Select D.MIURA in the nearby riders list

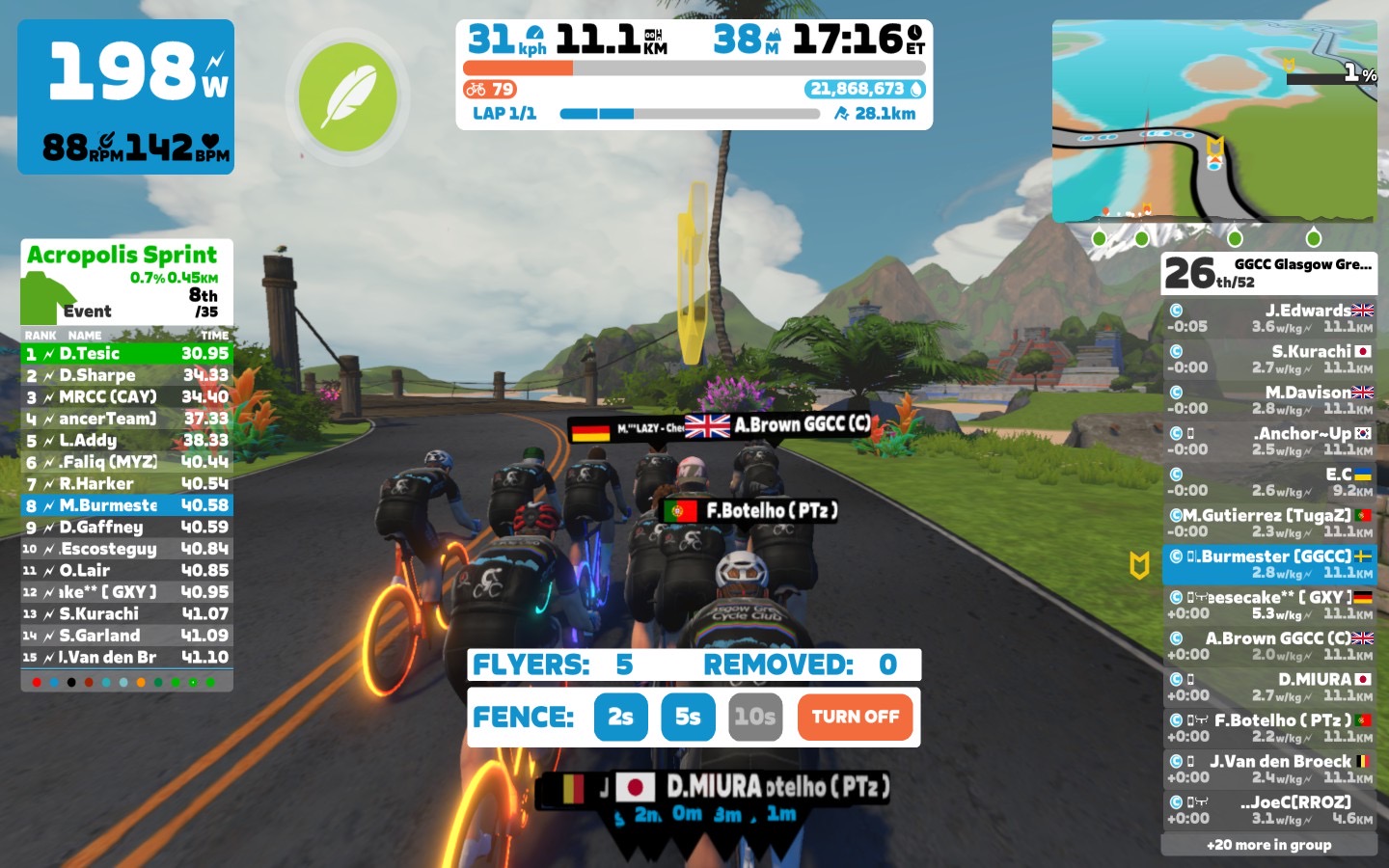(1268, 687)
